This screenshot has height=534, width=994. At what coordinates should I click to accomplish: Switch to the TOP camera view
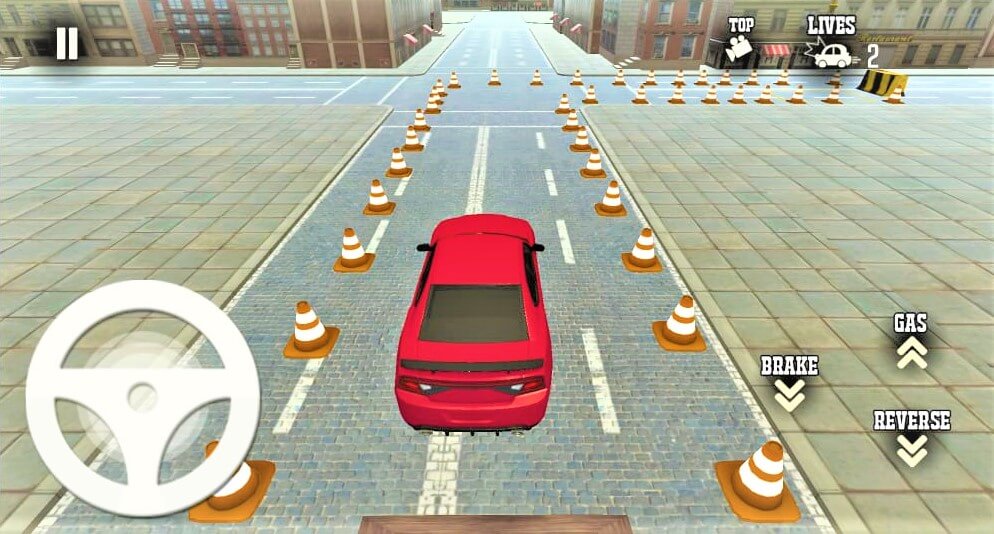point(741,40)
